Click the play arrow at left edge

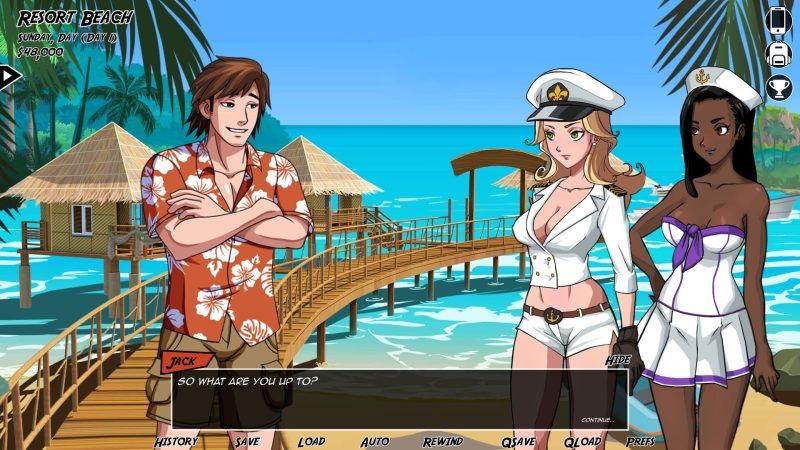click(9, 75)
